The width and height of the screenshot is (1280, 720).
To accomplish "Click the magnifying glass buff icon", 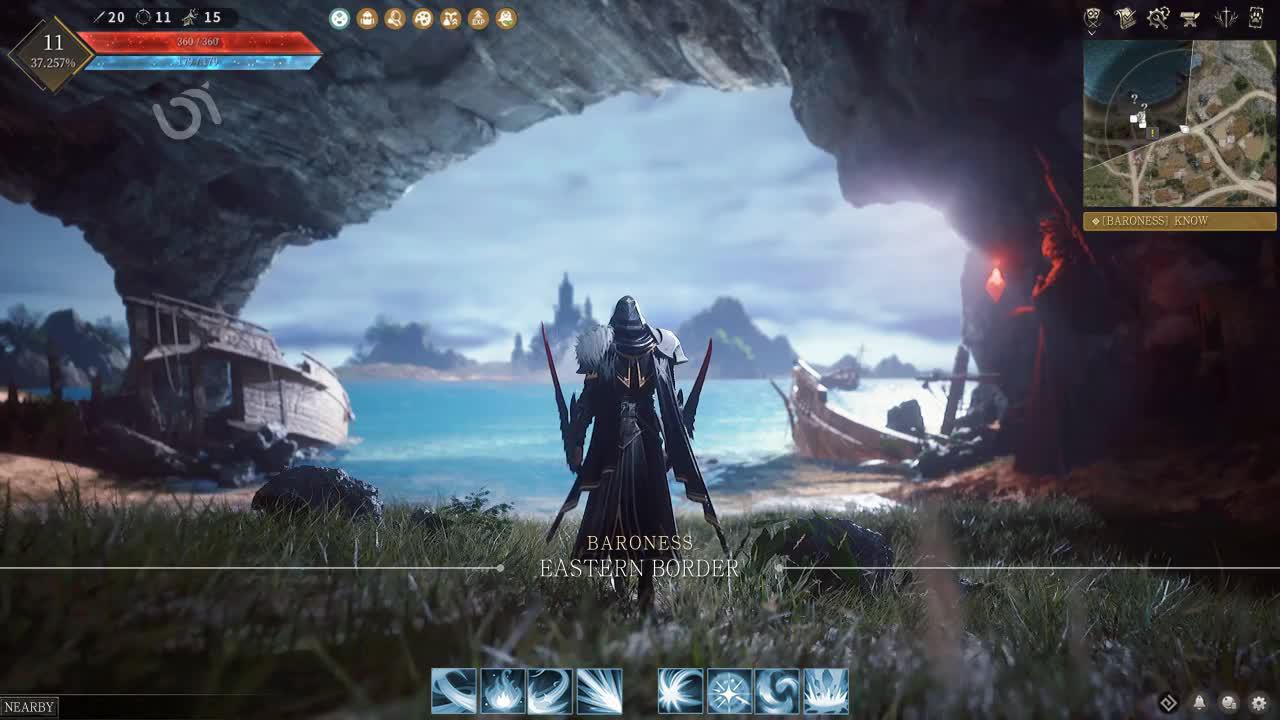I will click(x=395, y=18).
